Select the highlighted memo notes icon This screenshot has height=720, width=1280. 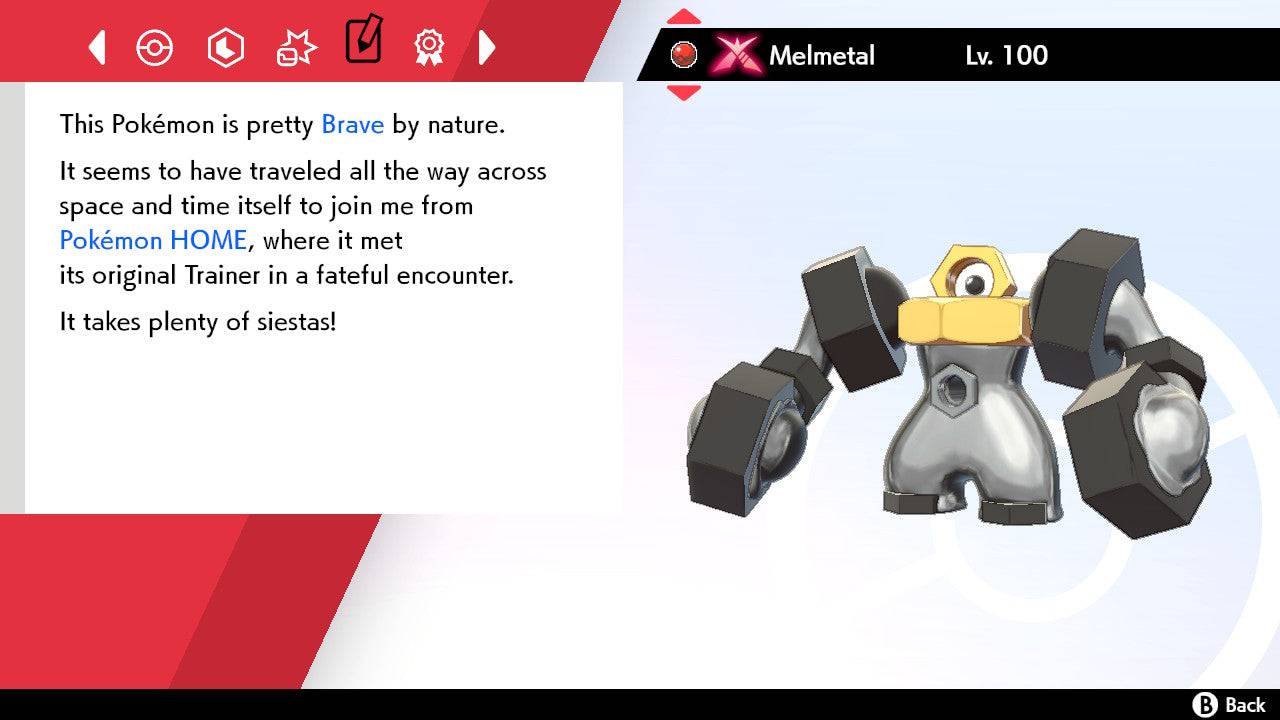(x=363, y=42)
